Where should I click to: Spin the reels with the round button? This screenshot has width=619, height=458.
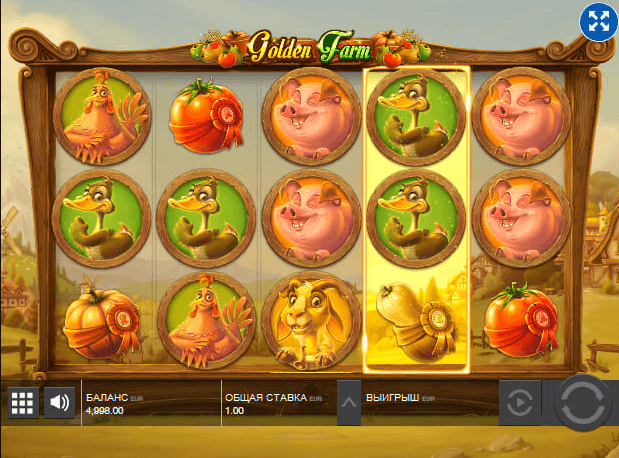pos(583,403)
